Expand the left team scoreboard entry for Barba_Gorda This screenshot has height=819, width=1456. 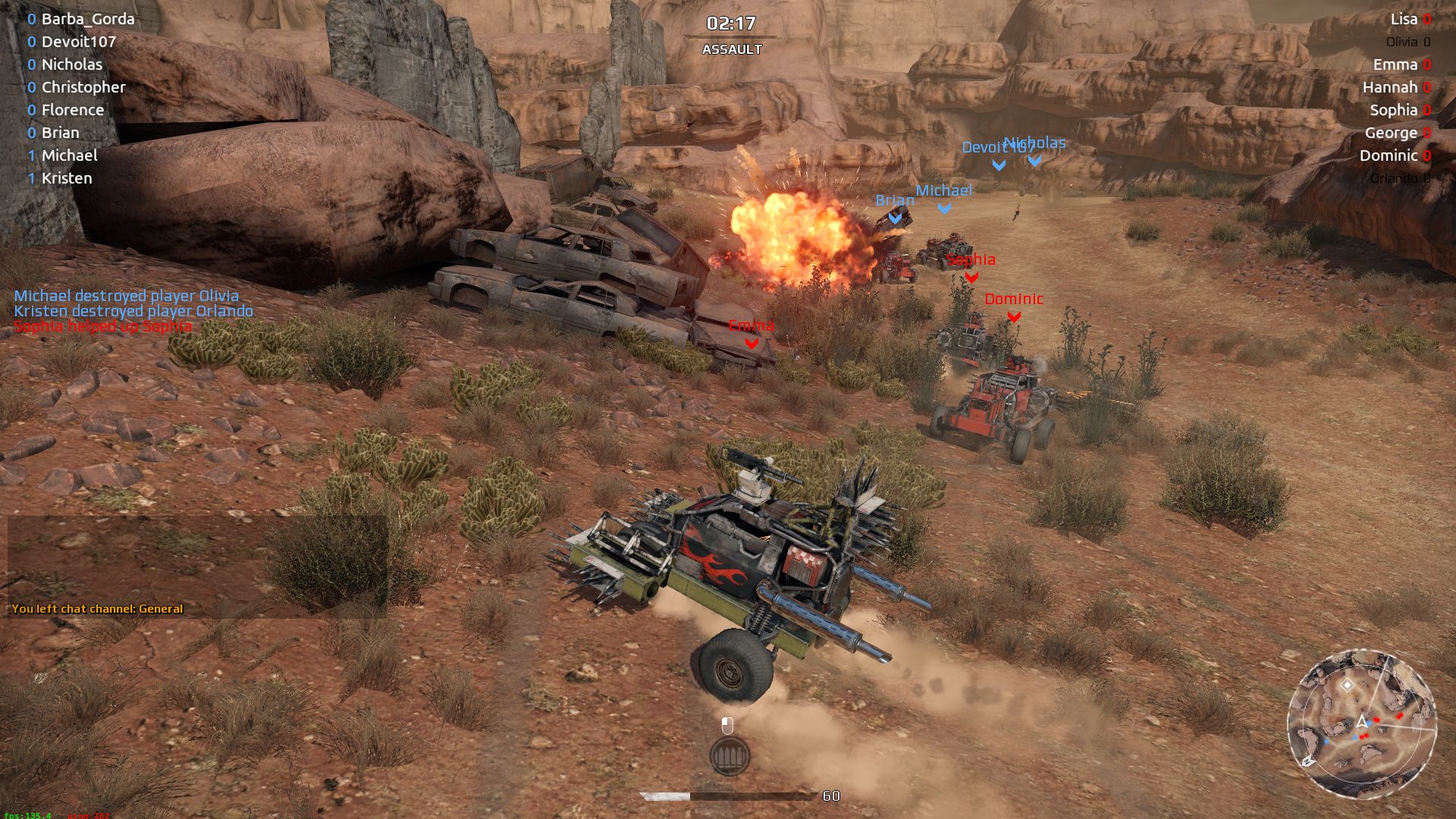click(x=87, y=19)
